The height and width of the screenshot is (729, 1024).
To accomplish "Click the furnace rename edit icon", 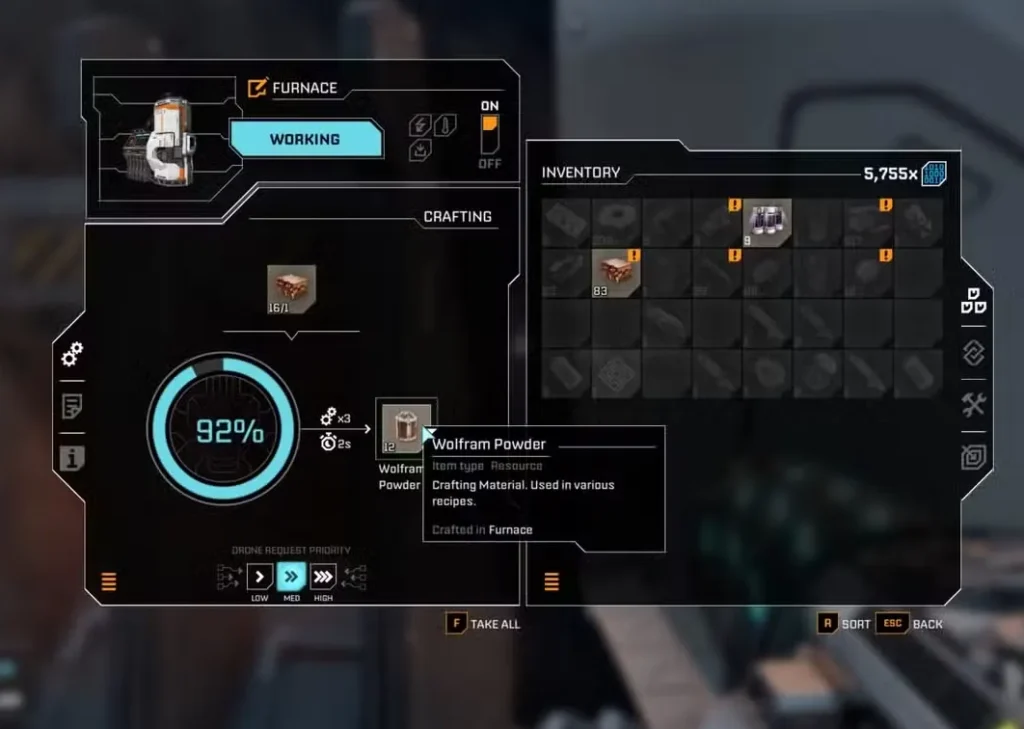I will tap(257, 88).
